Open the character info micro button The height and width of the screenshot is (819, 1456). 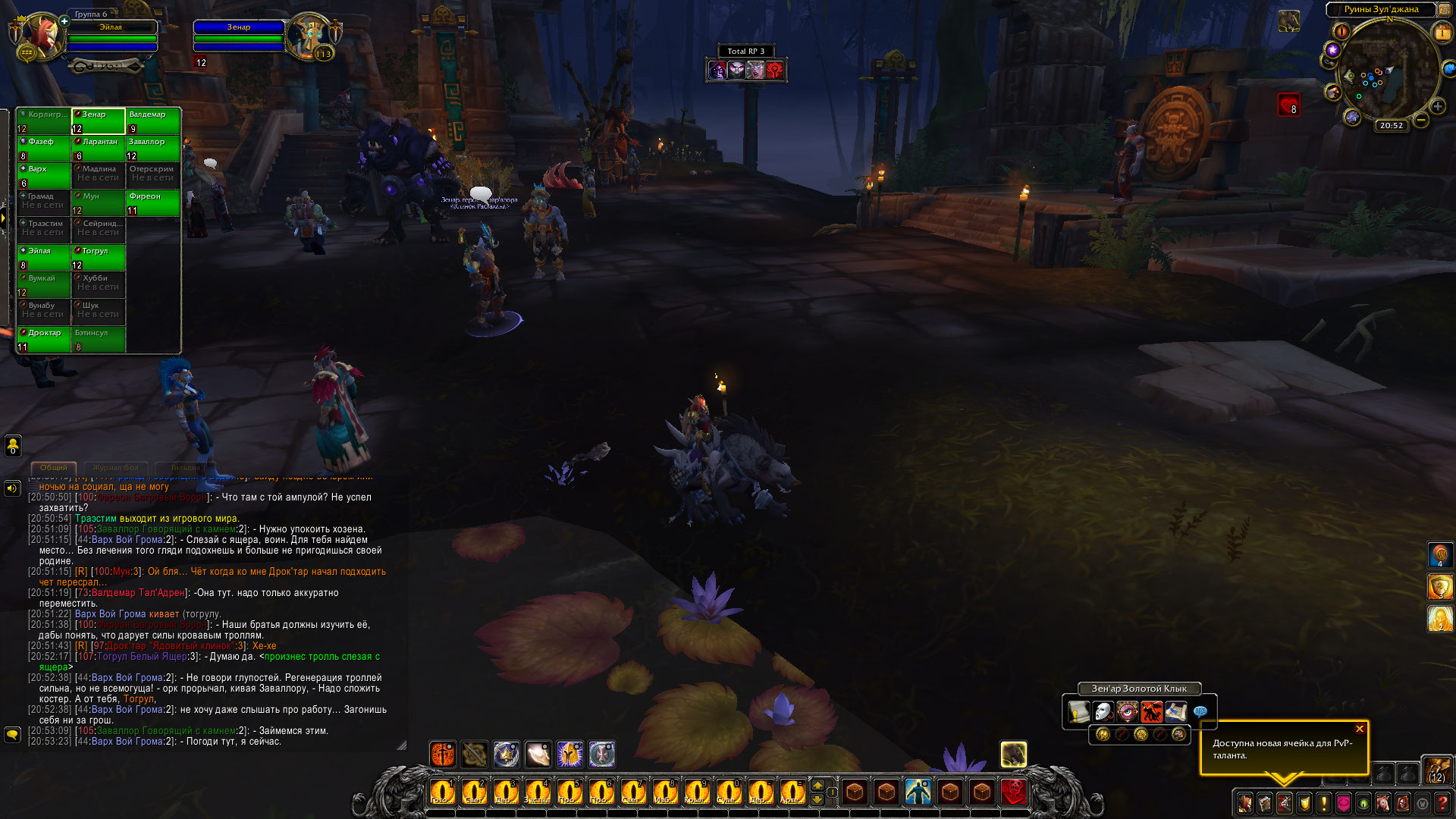1245,803
